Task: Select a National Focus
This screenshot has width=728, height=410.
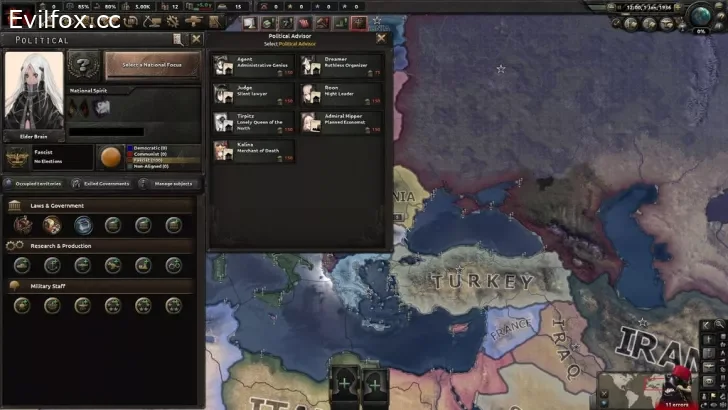Action: [152, 65]
